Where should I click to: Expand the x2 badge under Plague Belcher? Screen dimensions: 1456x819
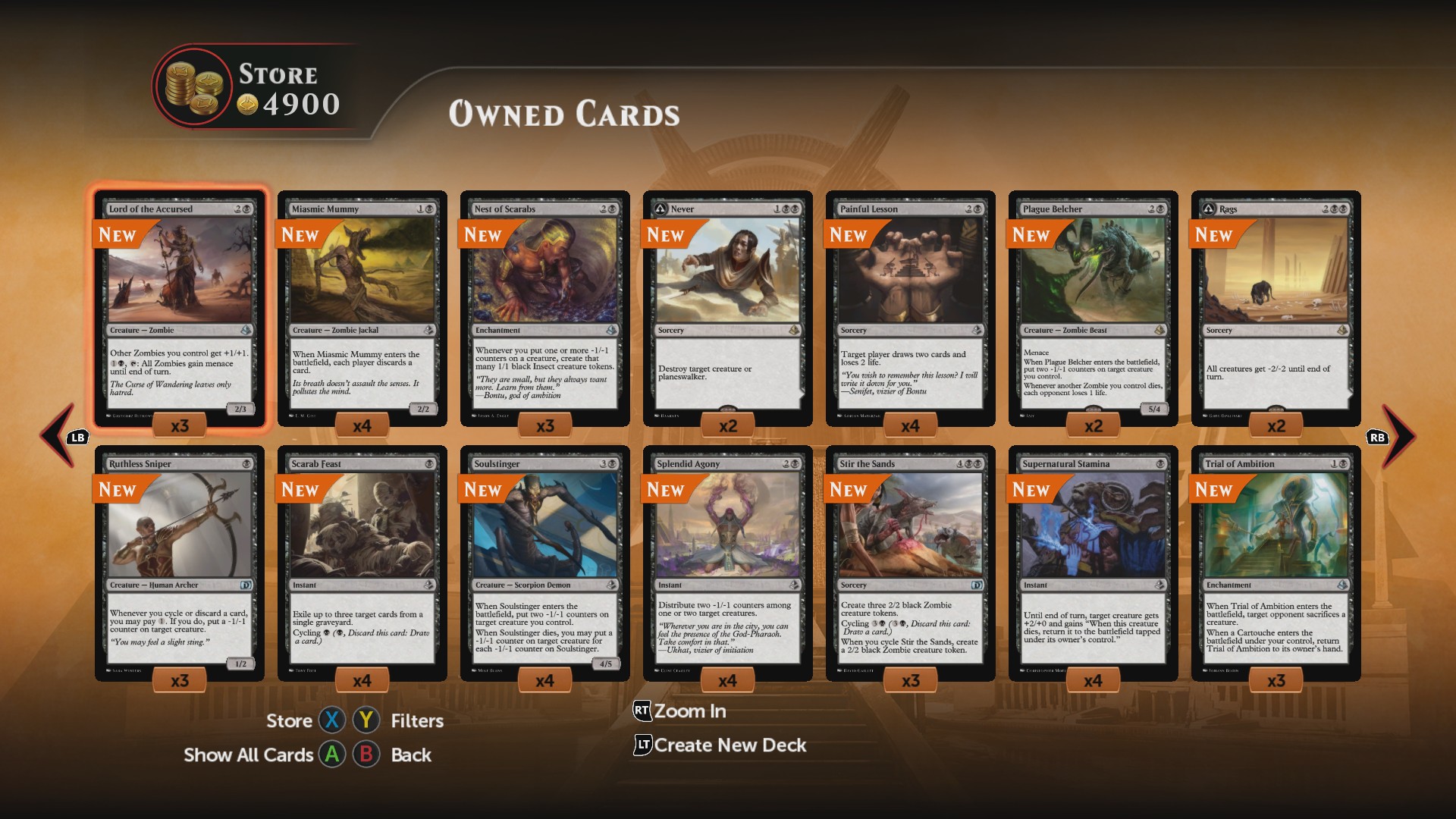point(1092,425)
